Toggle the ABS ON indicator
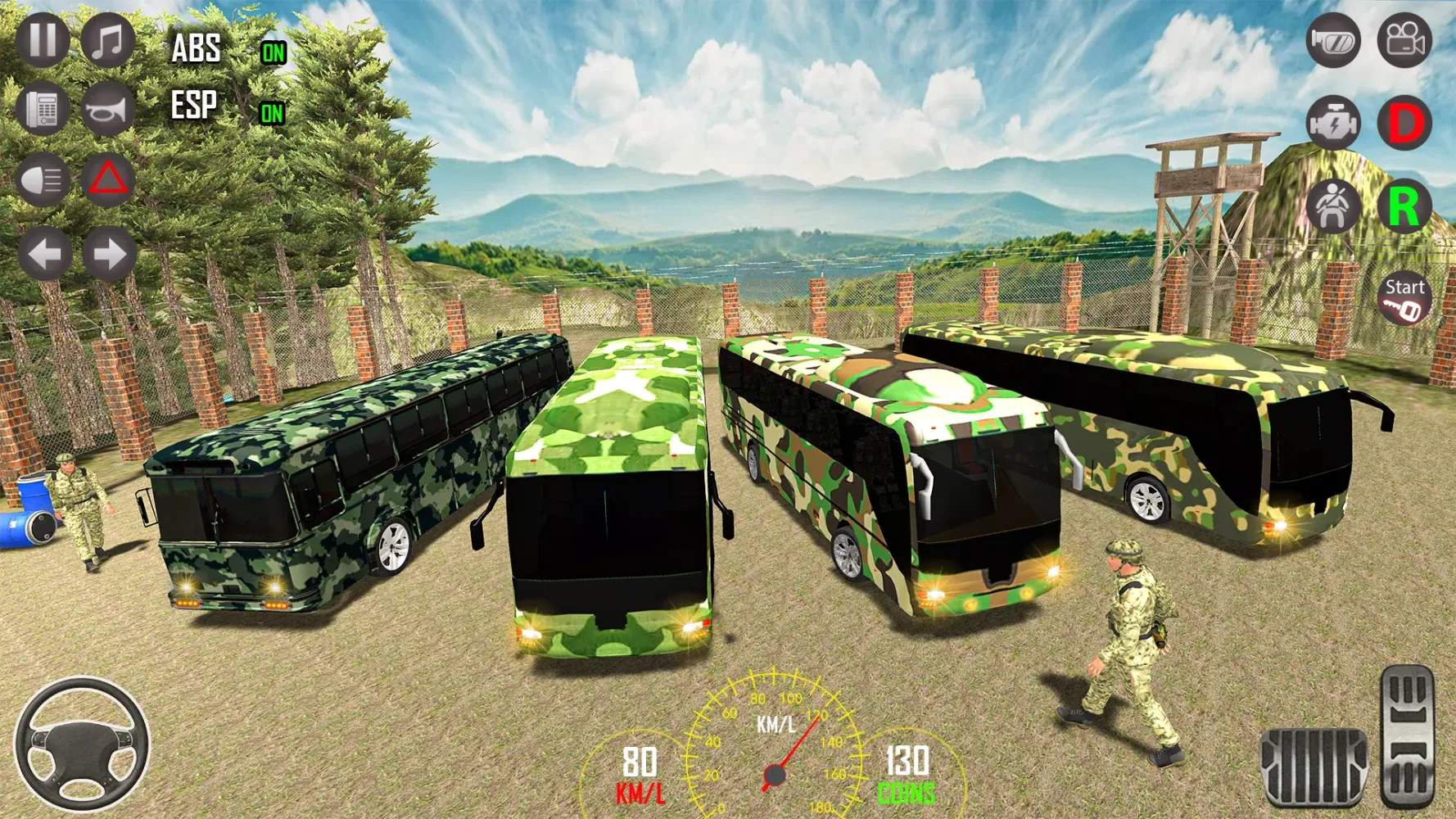The width and height of the screenshot is (1456, 819). tap(273, 53)
